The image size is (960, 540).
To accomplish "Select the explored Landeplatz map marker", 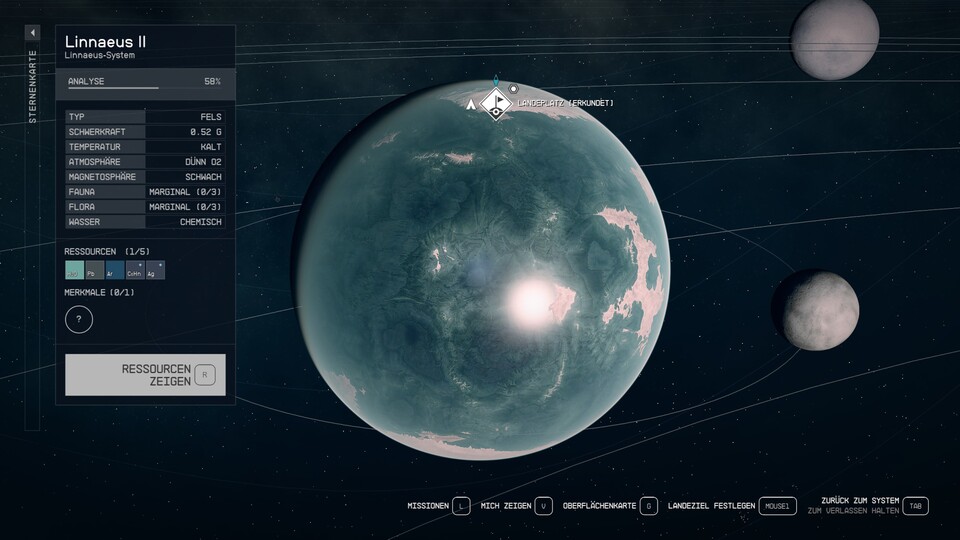I will 495,103.
